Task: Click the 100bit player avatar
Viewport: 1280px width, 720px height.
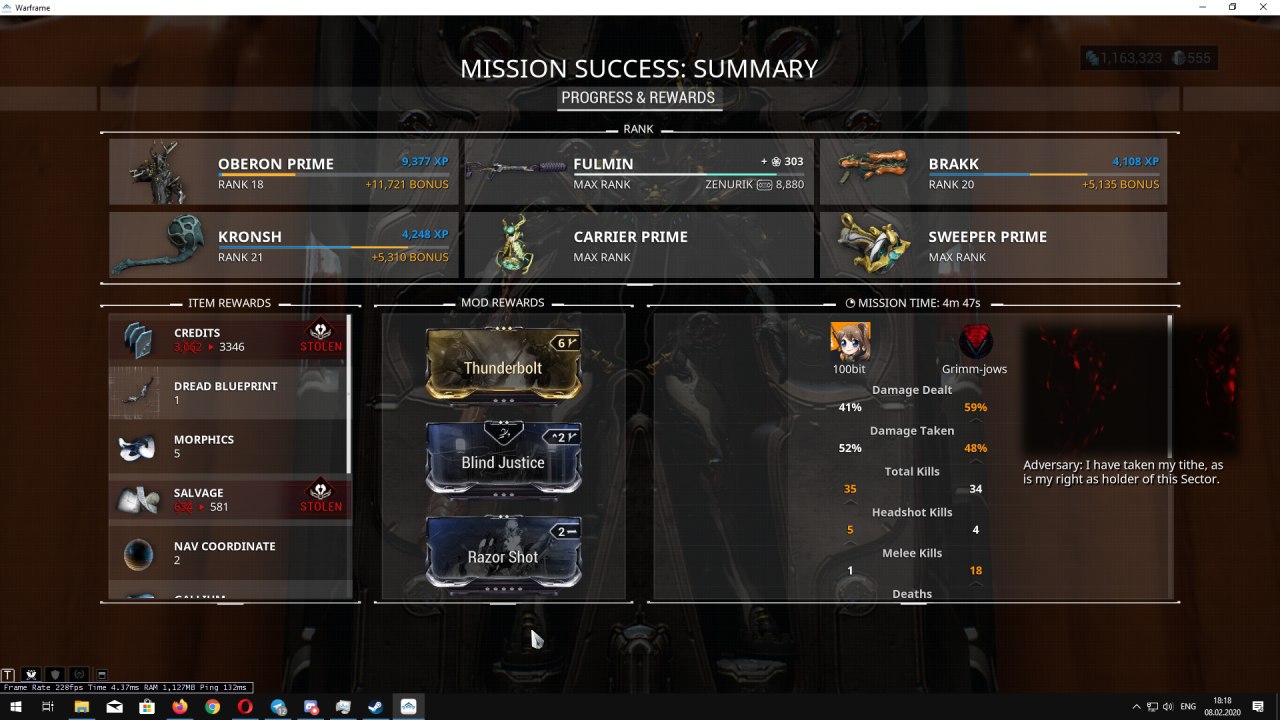Action: click(850, 342)
